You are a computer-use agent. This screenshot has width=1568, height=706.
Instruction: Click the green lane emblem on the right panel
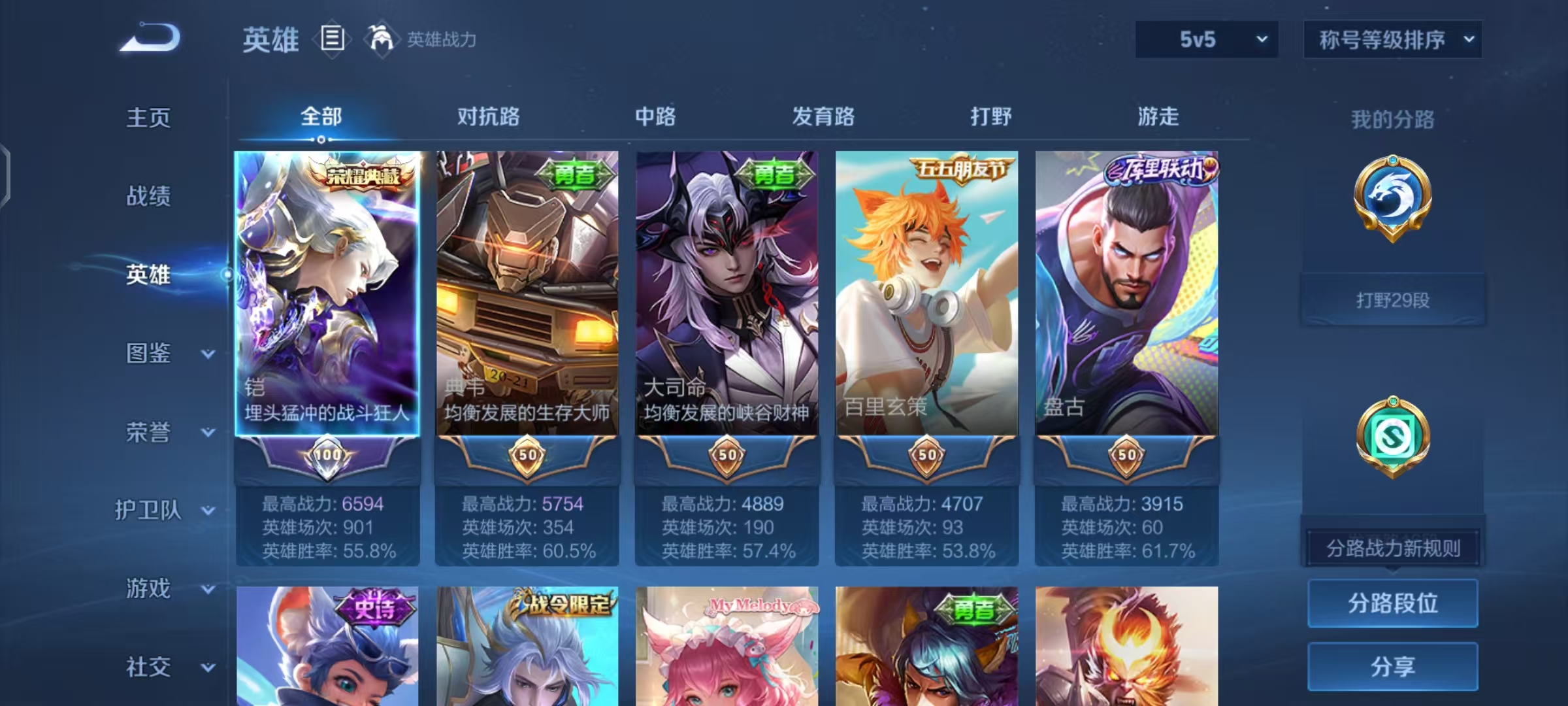pyautogui.click(x=1393, y=437)
